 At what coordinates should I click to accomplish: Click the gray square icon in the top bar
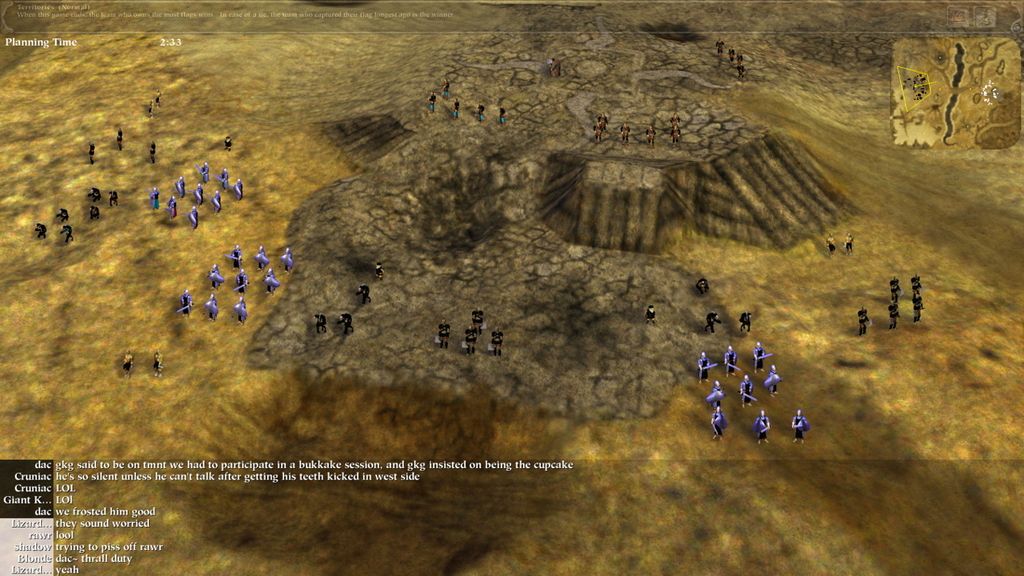point(985,16)
